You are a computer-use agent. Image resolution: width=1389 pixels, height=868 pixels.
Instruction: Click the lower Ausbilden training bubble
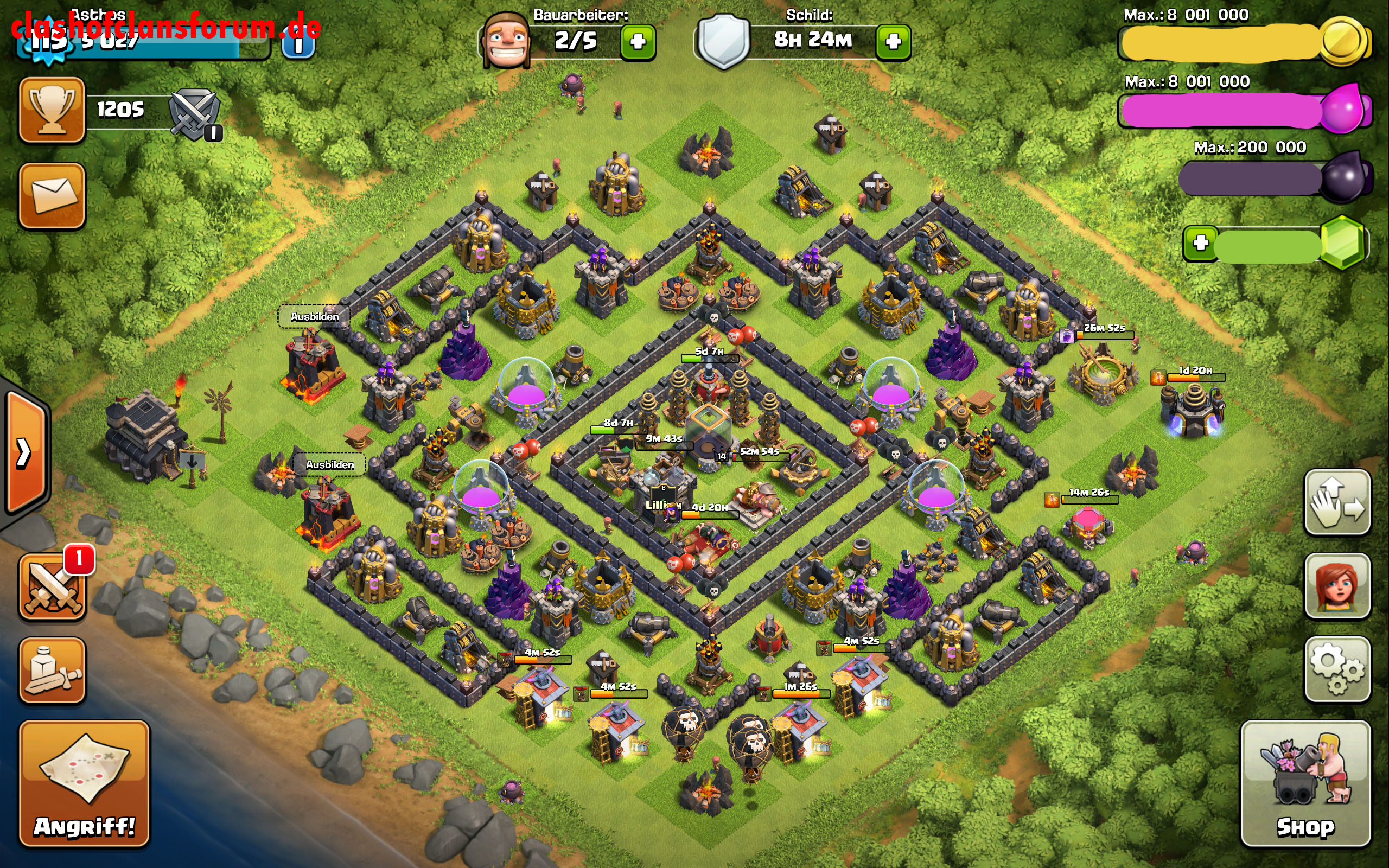click(329, 464)
